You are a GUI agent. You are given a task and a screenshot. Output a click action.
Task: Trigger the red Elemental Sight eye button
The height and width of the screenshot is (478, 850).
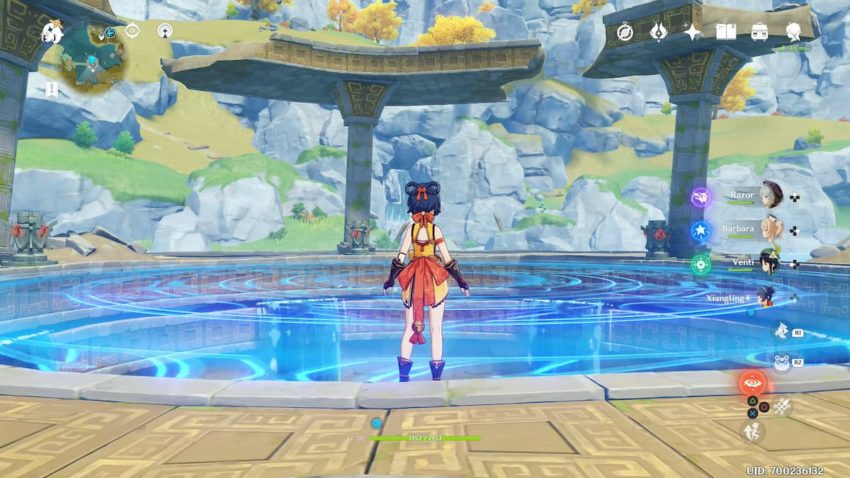coord(752,383)
